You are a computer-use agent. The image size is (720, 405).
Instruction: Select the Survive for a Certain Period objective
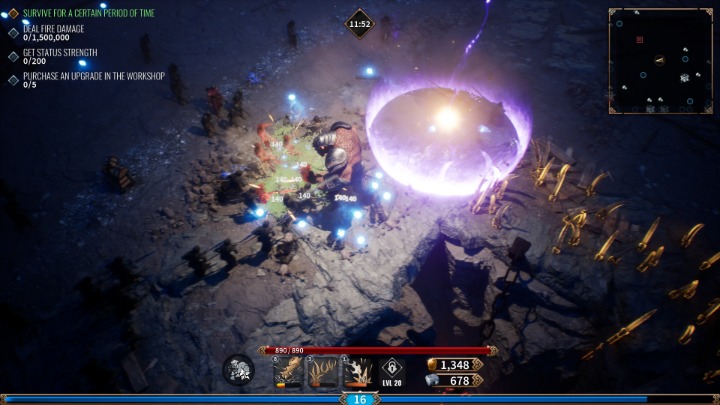[x=88, y=13]
